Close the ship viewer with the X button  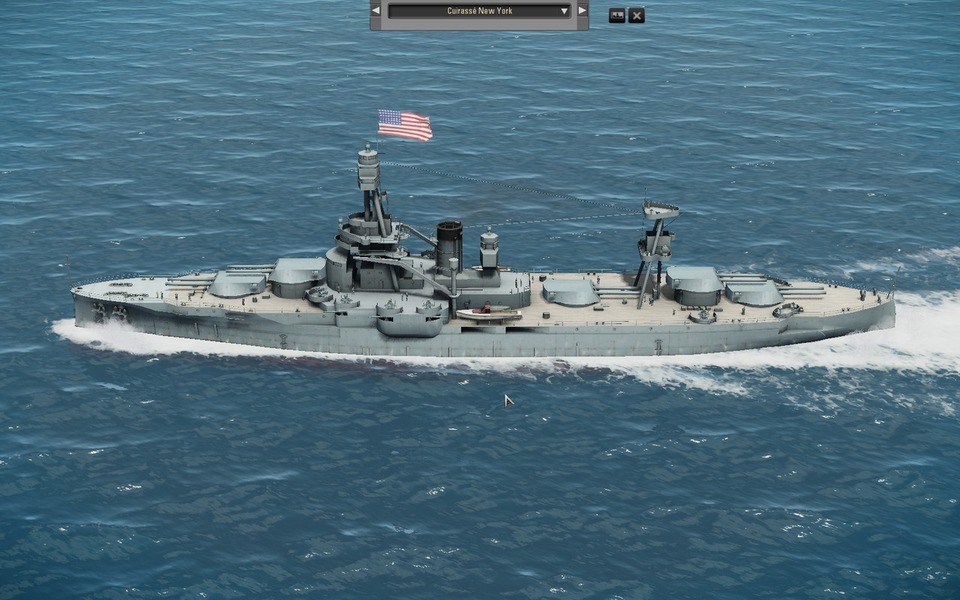(x=636, y=15)
